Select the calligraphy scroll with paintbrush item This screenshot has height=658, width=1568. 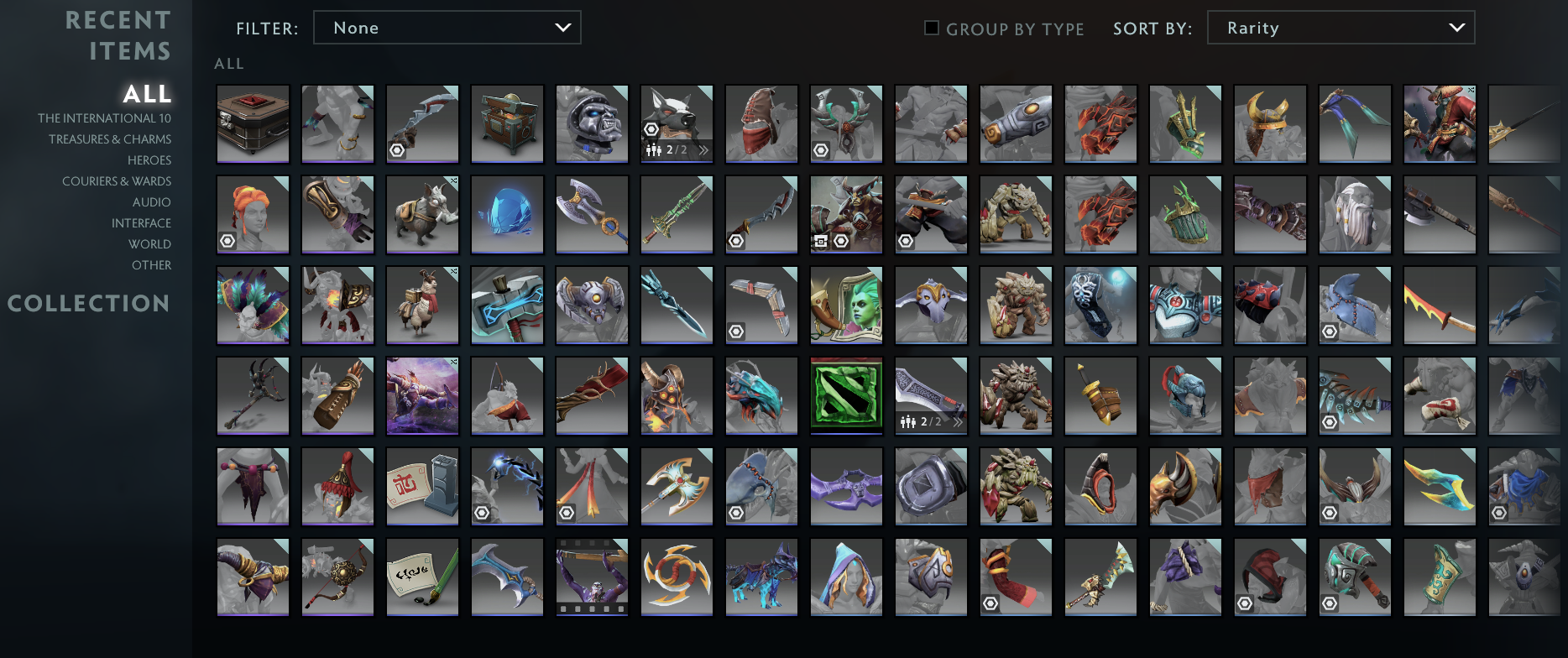(x=421, y=577)
